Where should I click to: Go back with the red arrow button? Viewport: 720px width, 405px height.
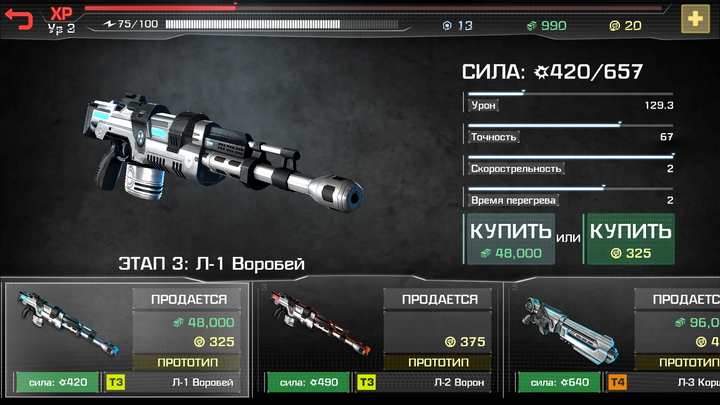click(x=19, y=18)
